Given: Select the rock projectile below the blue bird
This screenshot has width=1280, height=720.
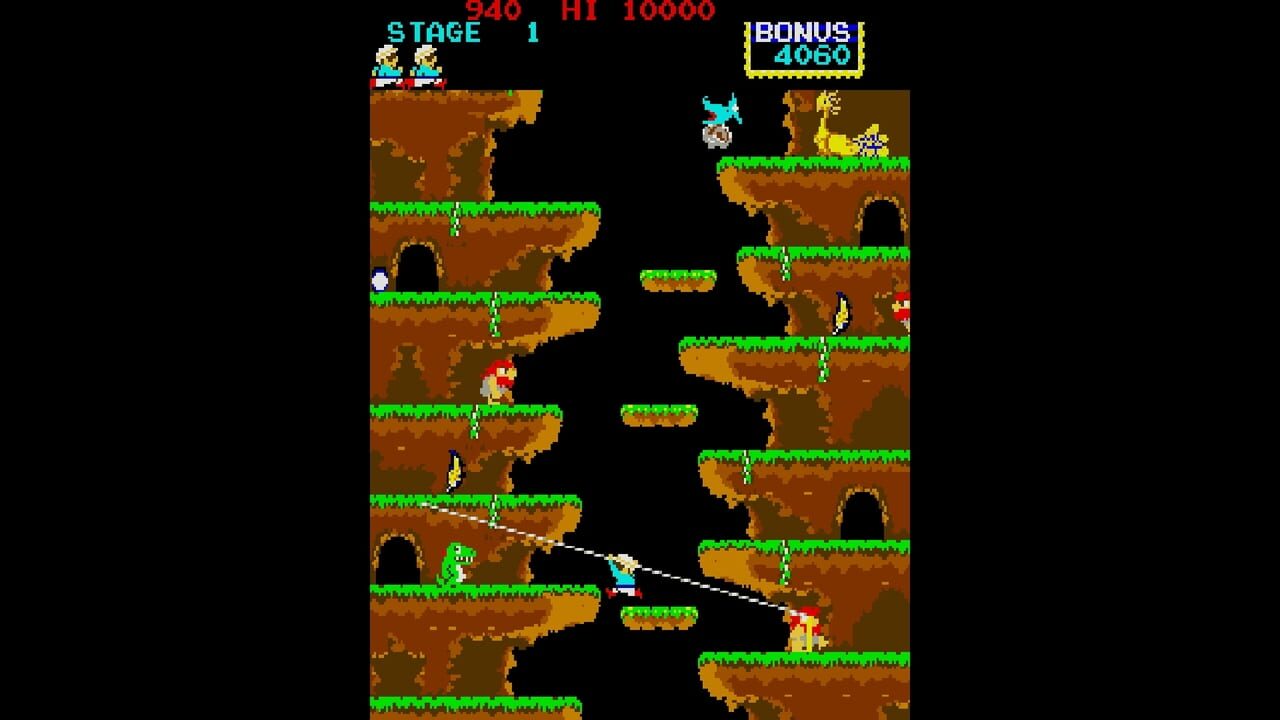Looking at the screenshot, I should click(716, 134).
